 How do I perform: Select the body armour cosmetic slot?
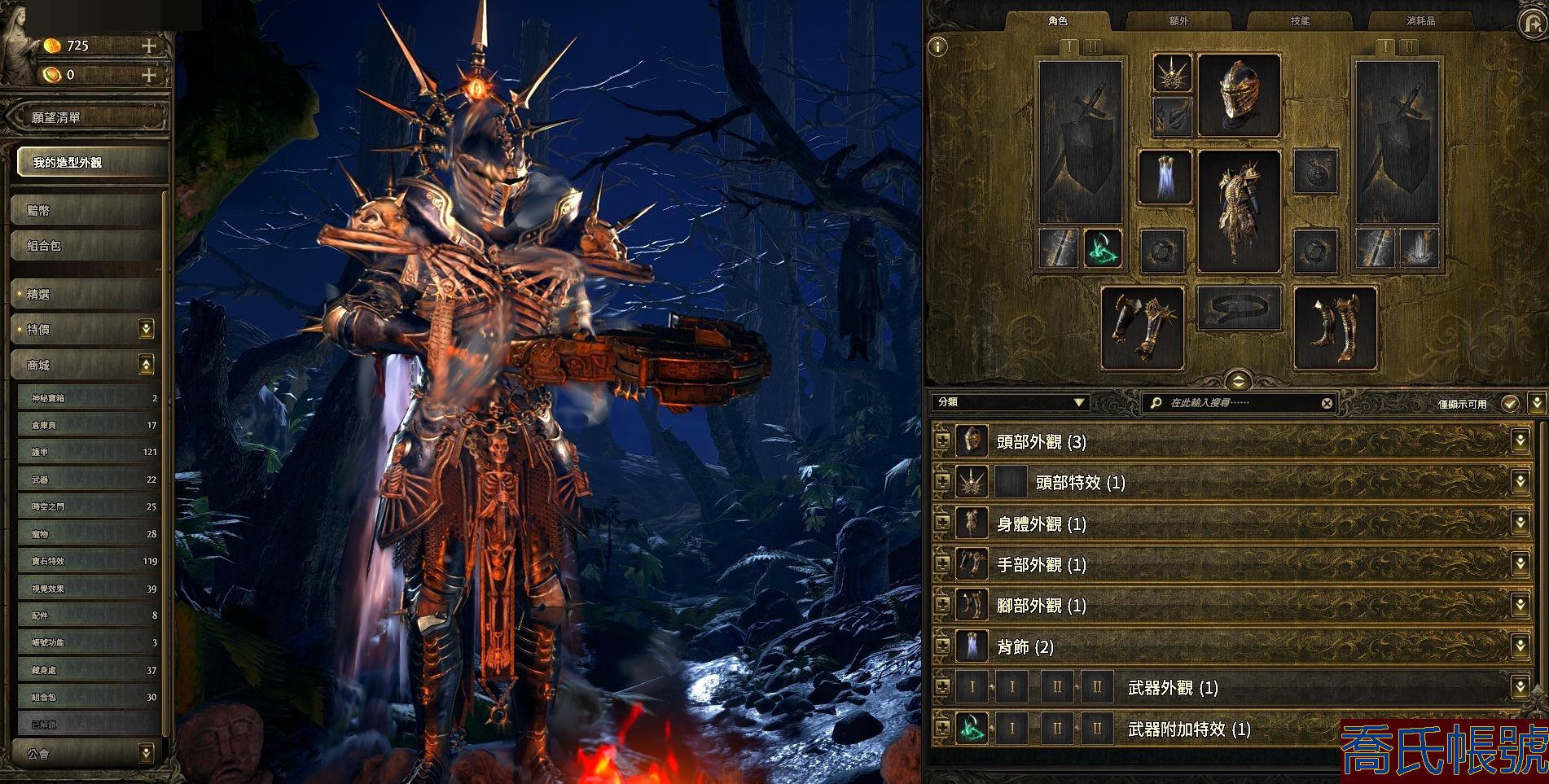click(x=1239, y=211)
